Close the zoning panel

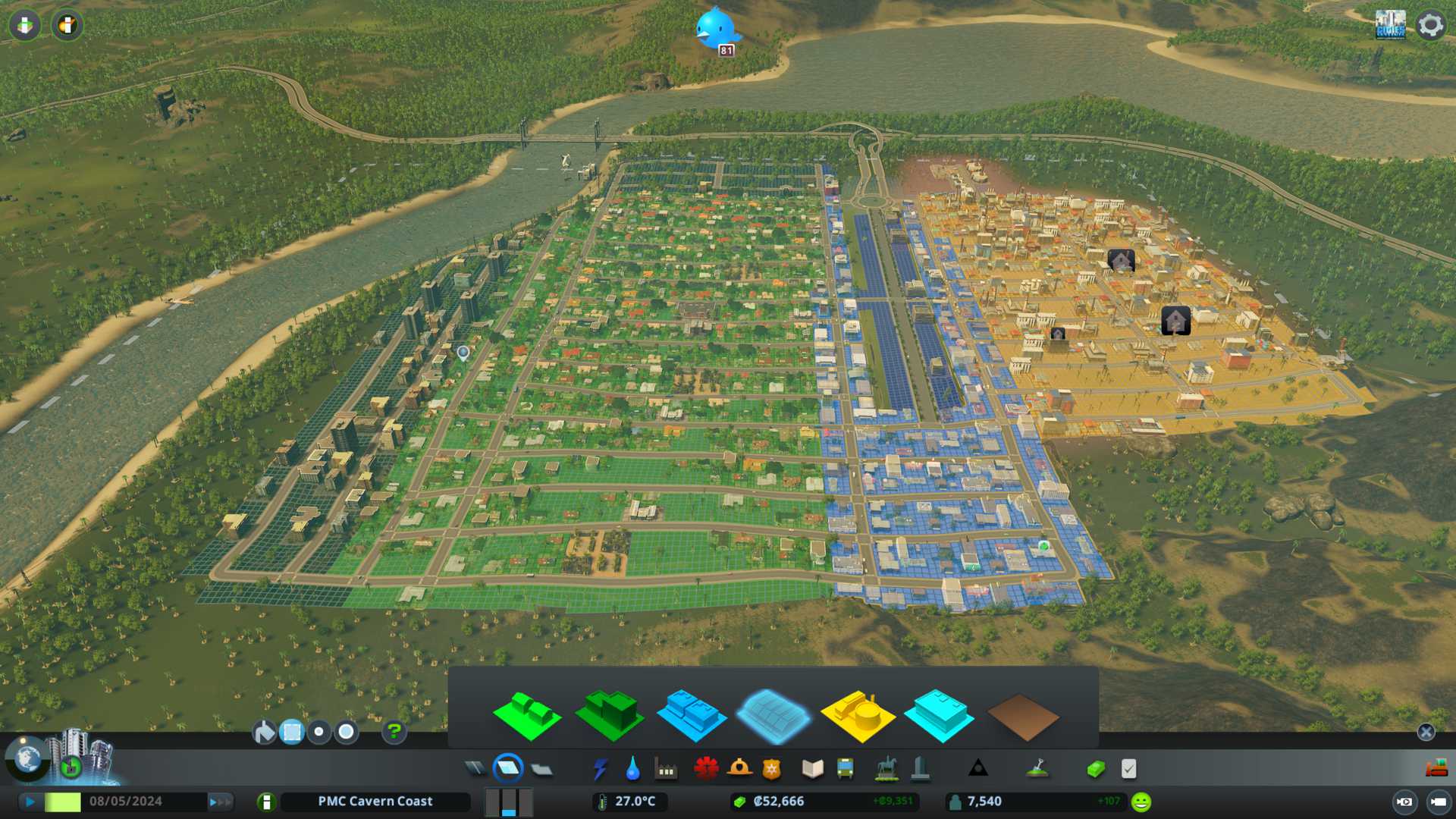coord(1426,732)
